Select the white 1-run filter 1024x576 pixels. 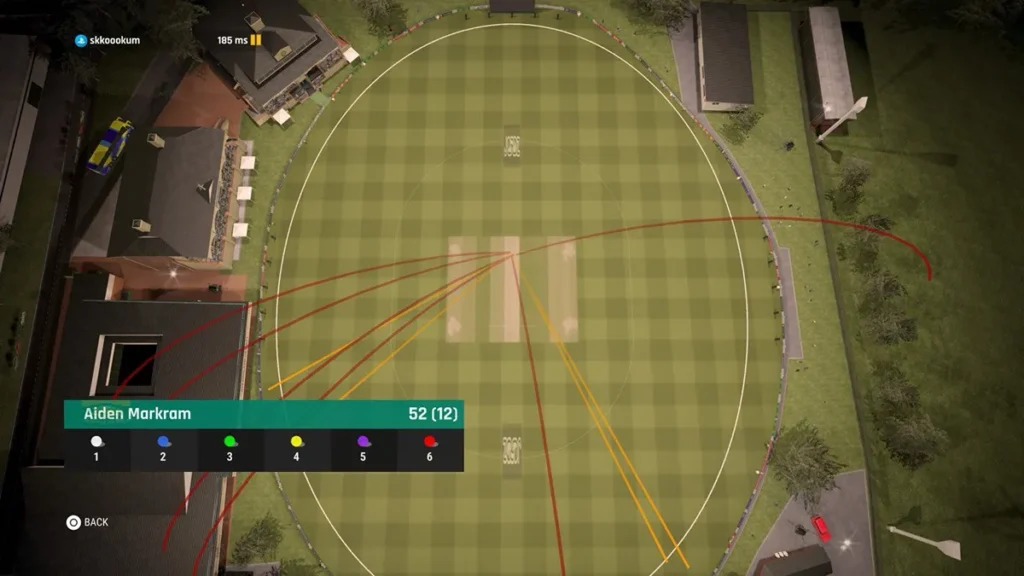[97, 448]
